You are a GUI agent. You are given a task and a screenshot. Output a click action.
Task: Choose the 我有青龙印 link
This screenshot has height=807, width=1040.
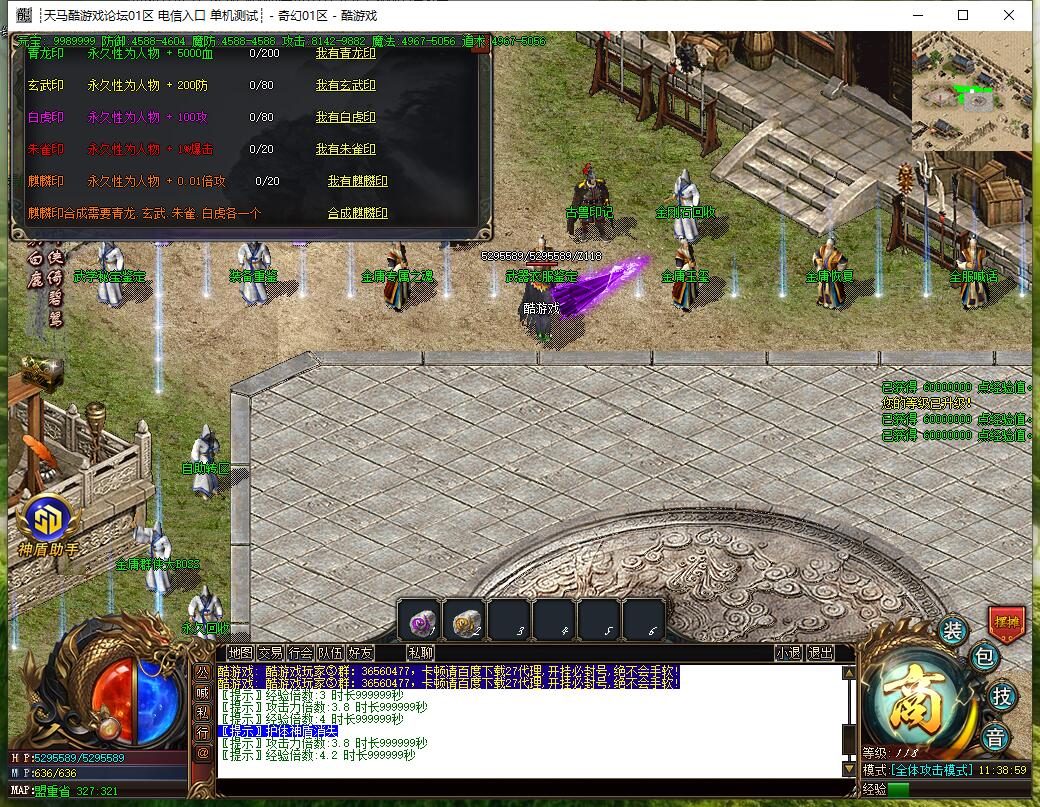click(x=345, y=54)
